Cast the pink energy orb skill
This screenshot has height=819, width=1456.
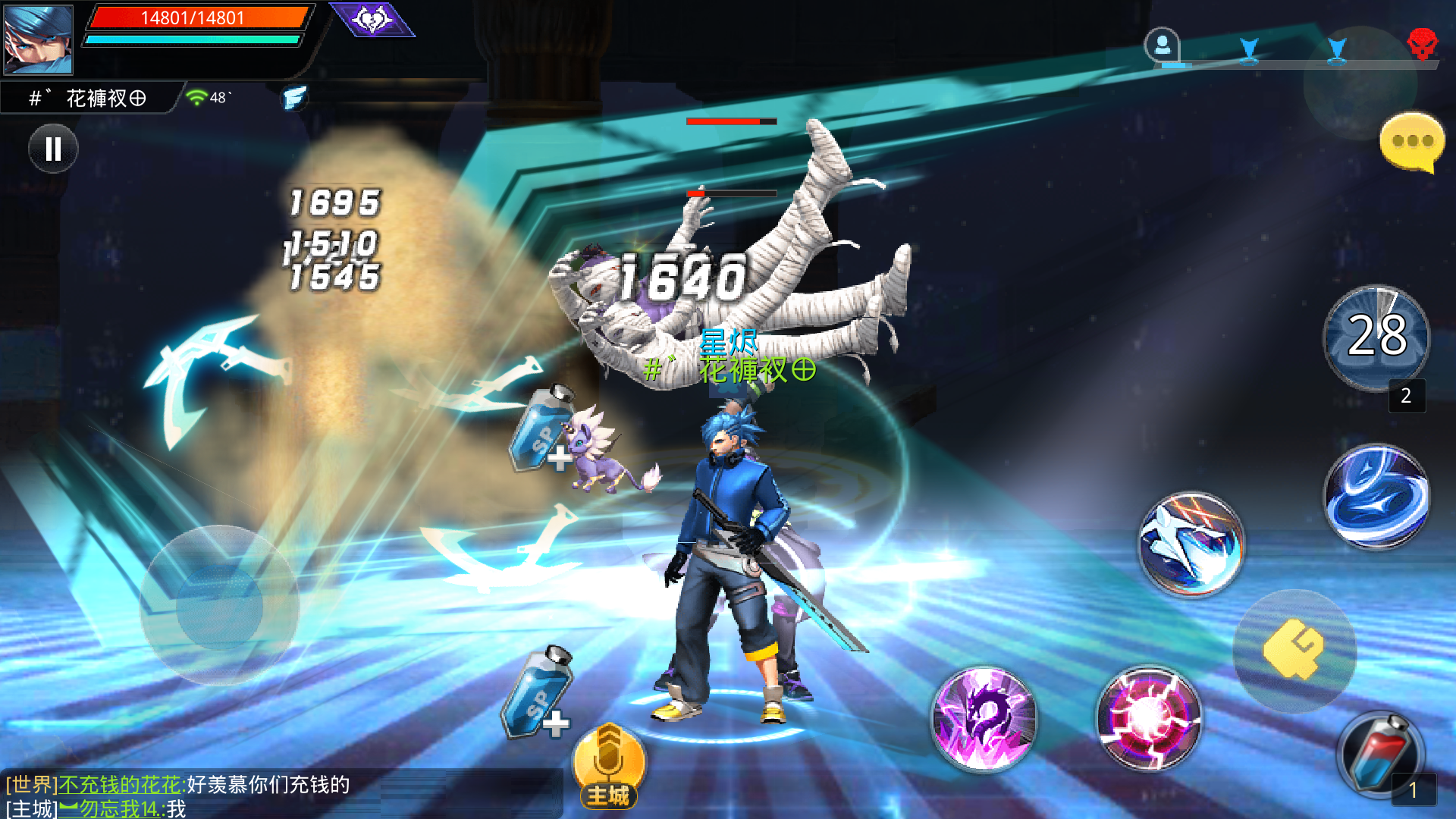coord(1149,717)
